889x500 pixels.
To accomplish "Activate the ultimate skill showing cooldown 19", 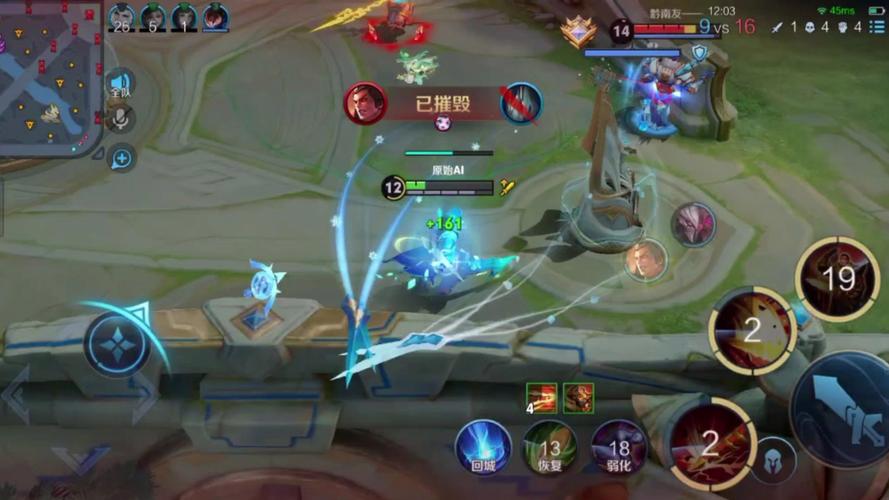I will pos(837,279).
